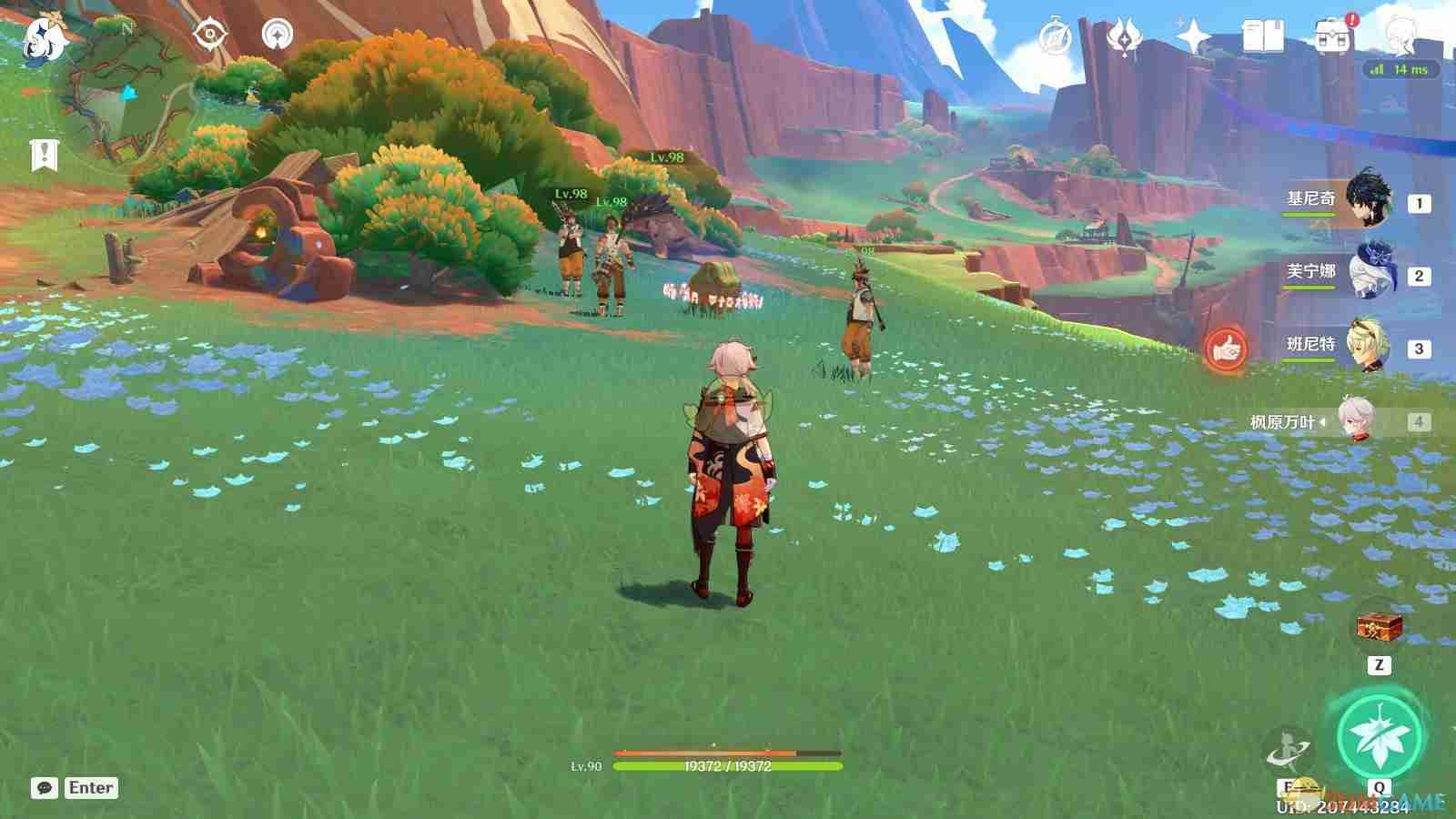Open the quest banner with exclamation mark
1456x819 pixels.
click(44, 155)
